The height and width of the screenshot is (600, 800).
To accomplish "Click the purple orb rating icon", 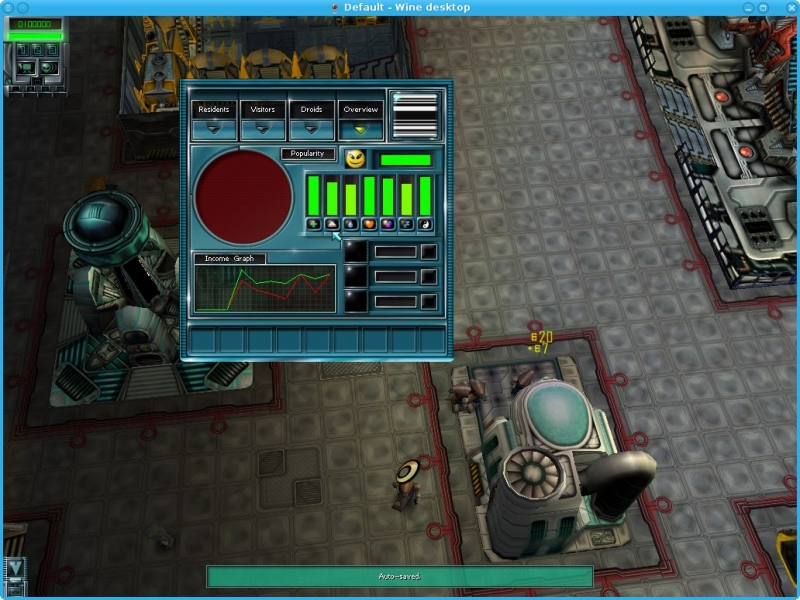I will click(x=388, y=225).
